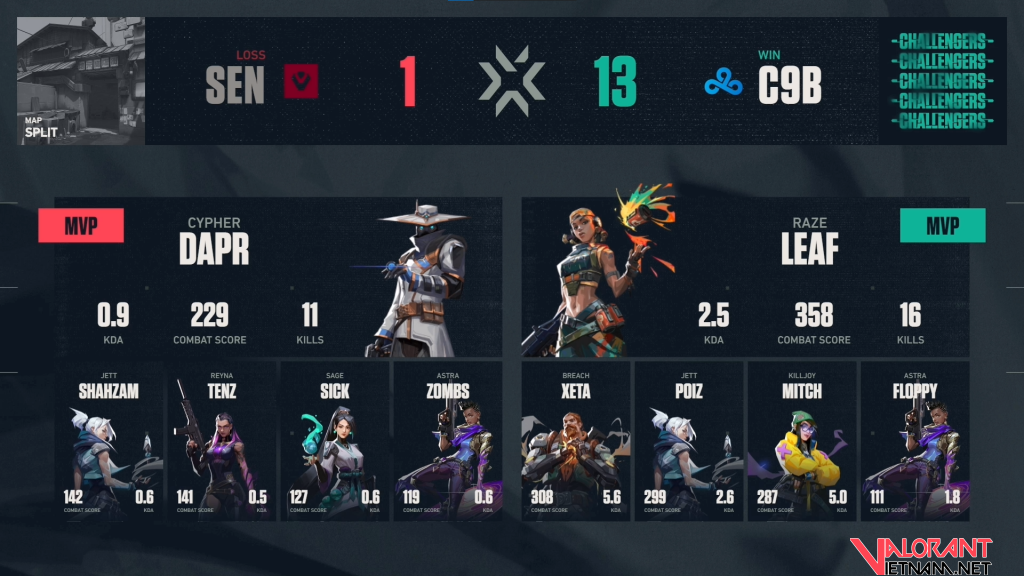Choose SicK's Sage player card
This screenshot has width=1024, height=576.
coord(335,441)
